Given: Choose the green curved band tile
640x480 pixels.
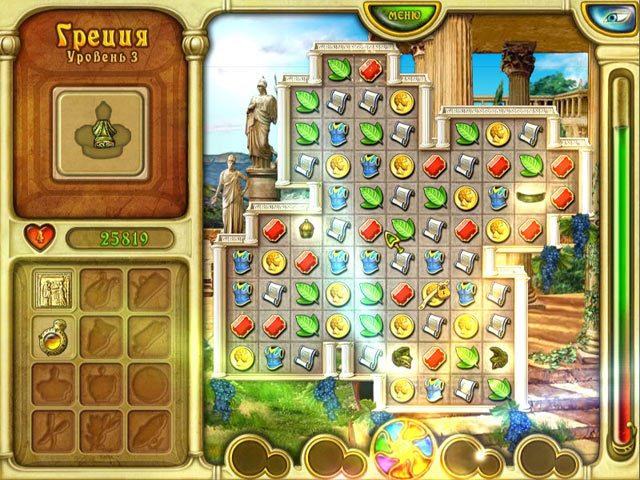Looking at the screenshot, I should 530,197.
